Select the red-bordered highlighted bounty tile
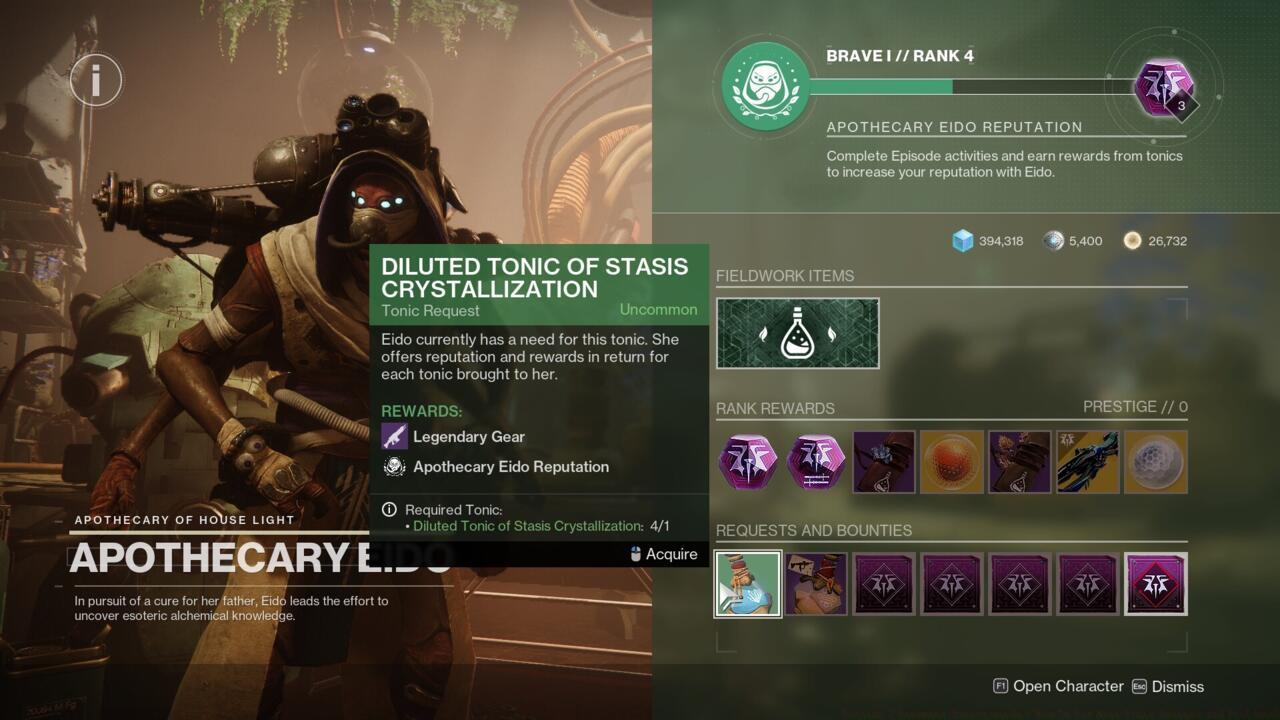The height and width of the screenshot is (720, 1280). (1156, 584)
